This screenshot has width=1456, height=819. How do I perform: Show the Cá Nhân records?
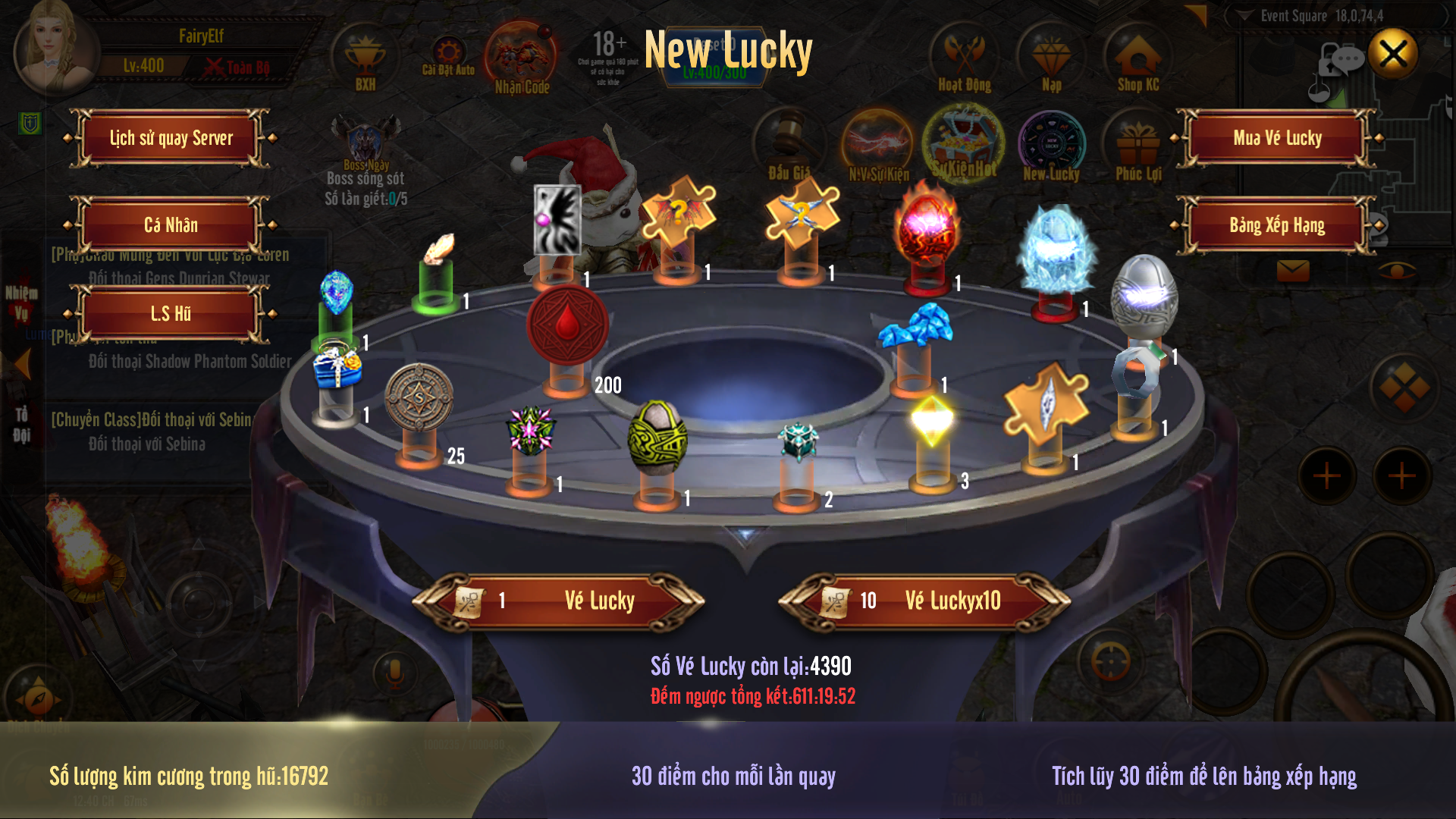click(171, 225)
